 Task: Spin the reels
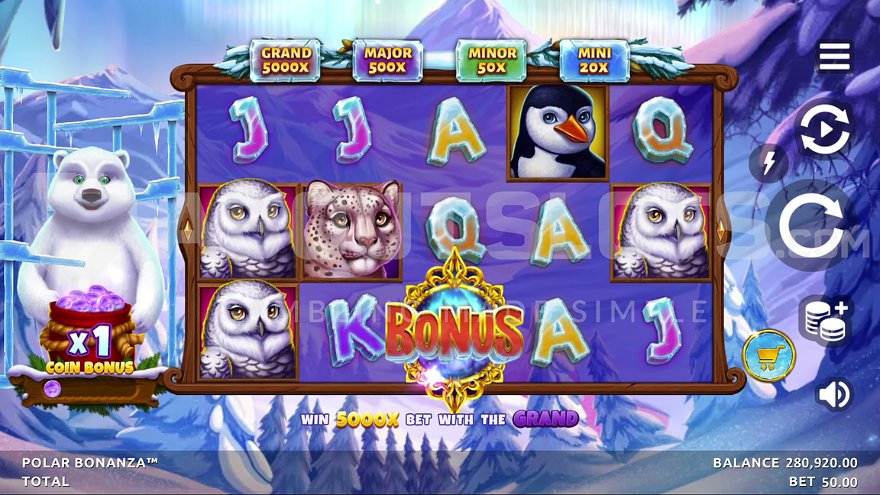(x=811, y=226)
